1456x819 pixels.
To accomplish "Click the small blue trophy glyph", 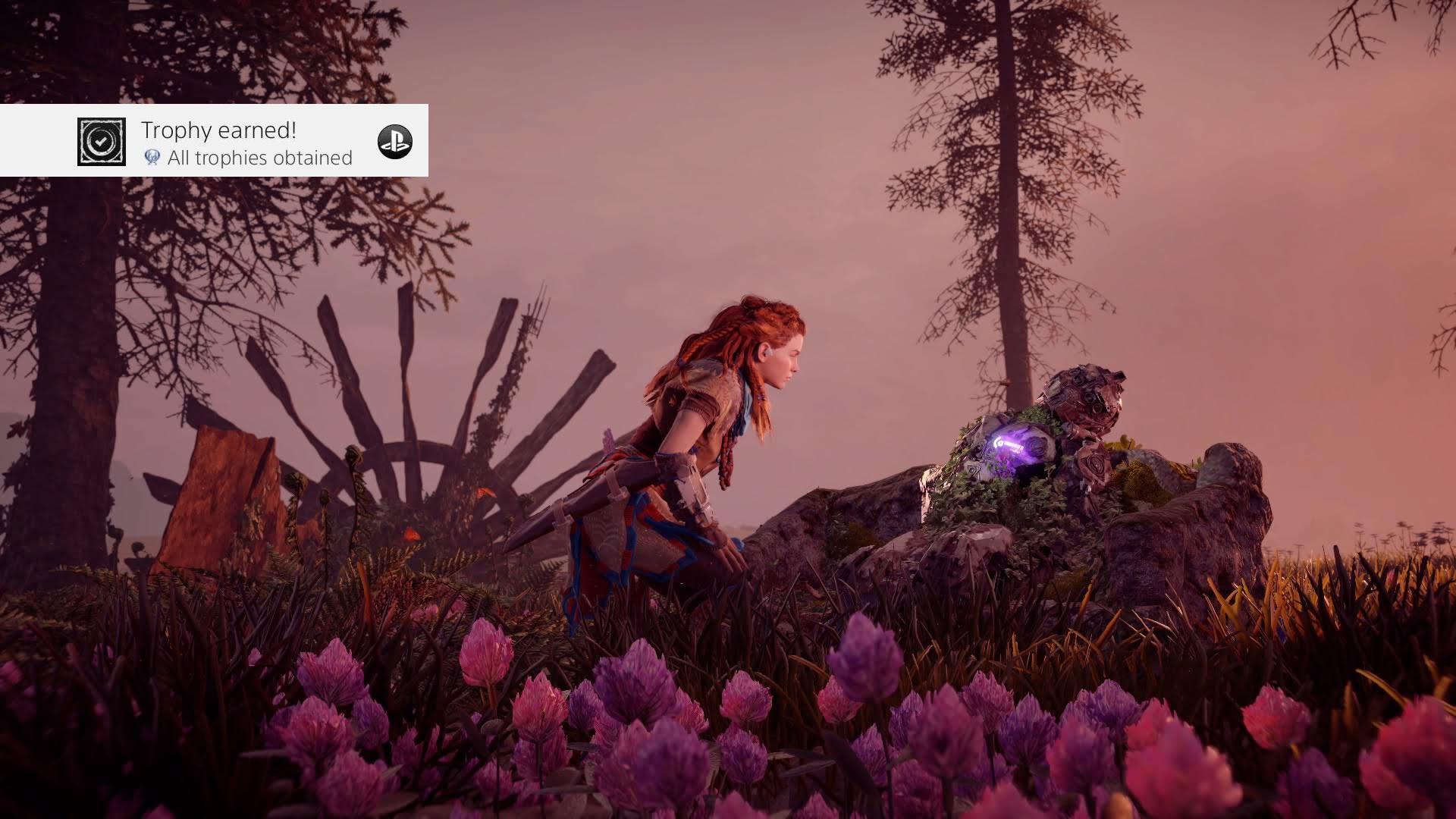I will (152, 158).
